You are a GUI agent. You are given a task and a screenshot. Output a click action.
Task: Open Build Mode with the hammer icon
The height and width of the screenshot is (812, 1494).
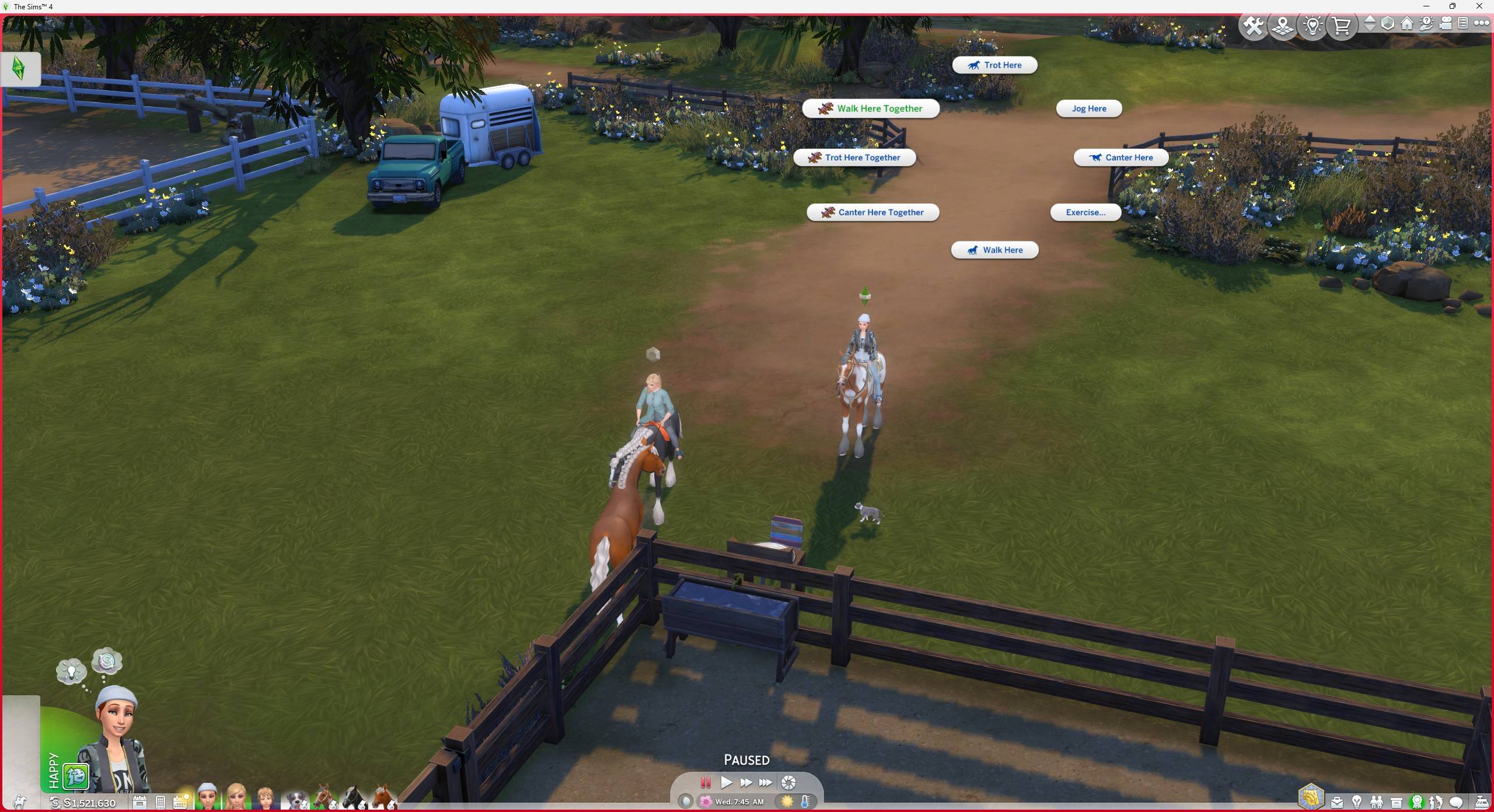(x=1254, y=25)
